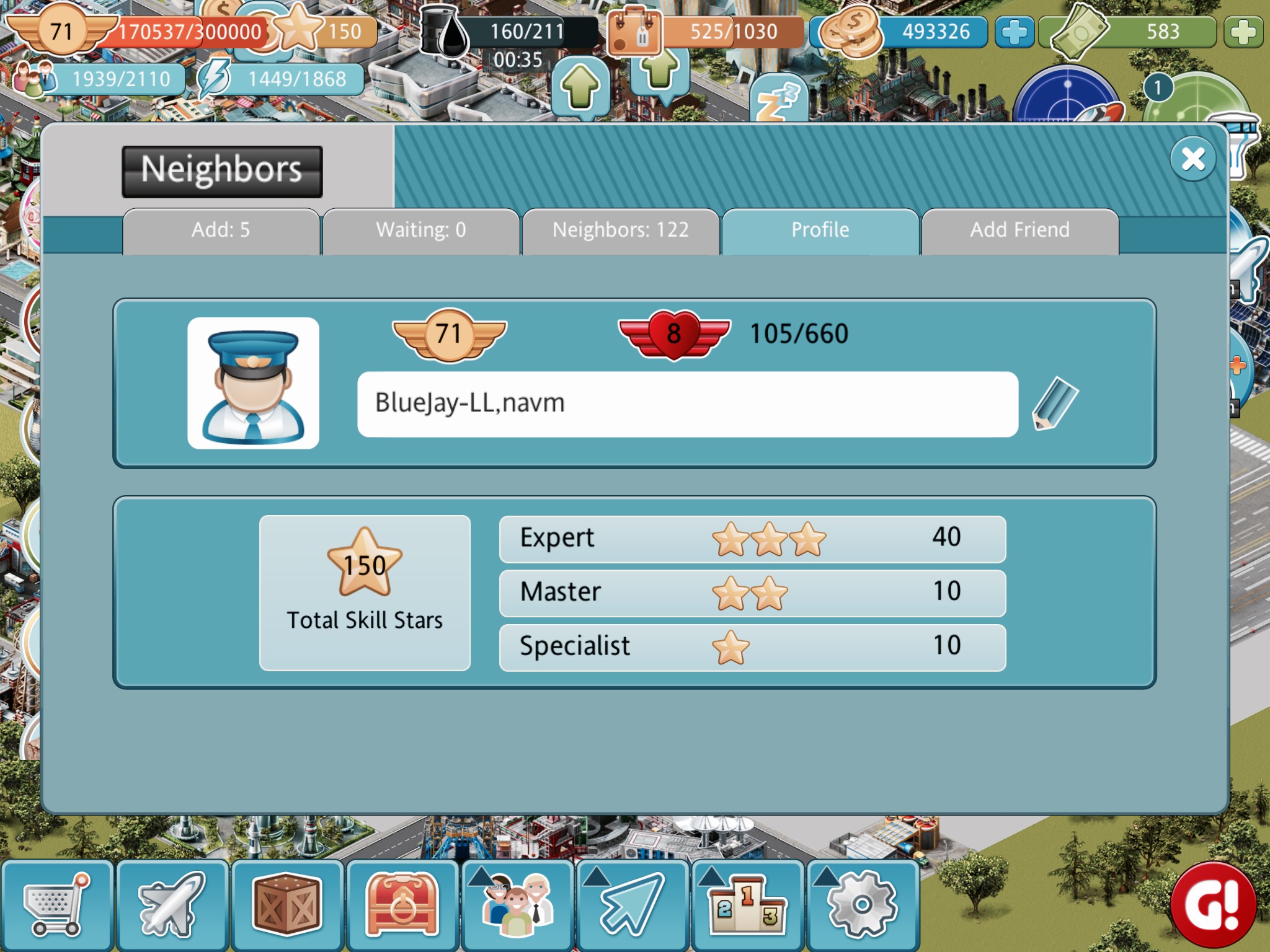Screen dimensions: 1270x952
Task: Open the red treasure chest menu
Action: pos(402,905)
